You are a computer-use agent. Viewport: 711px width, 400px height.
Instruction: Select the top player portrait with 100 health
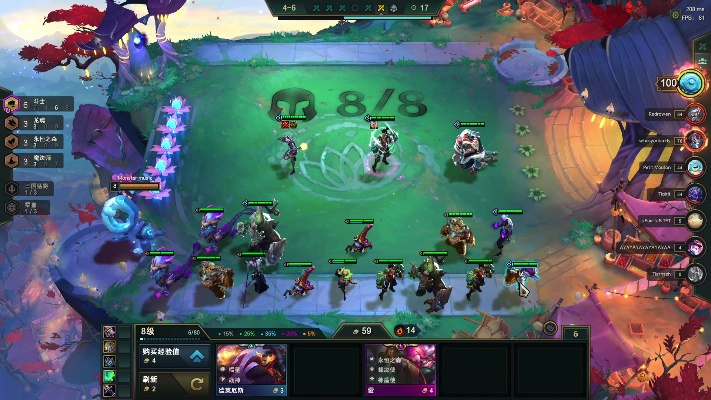688,85
